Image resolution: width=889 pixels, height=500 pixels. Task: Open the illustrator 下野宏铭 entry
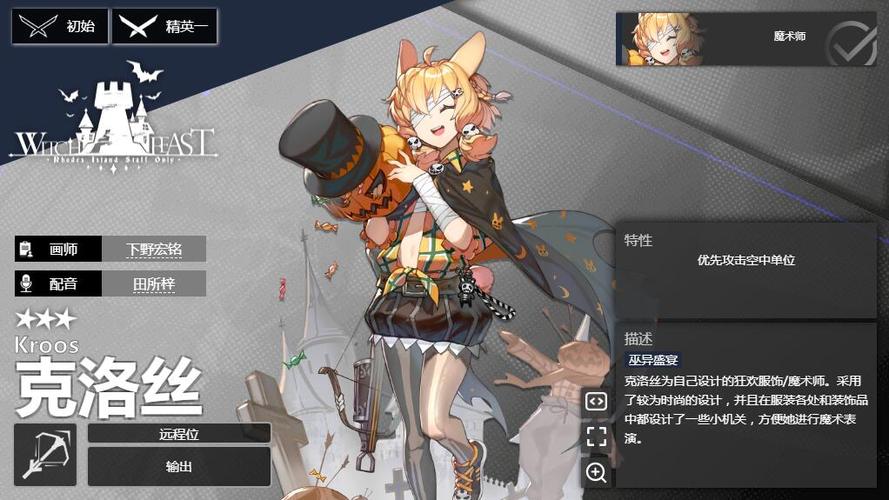pyautogui.click(x=153, y=249)
